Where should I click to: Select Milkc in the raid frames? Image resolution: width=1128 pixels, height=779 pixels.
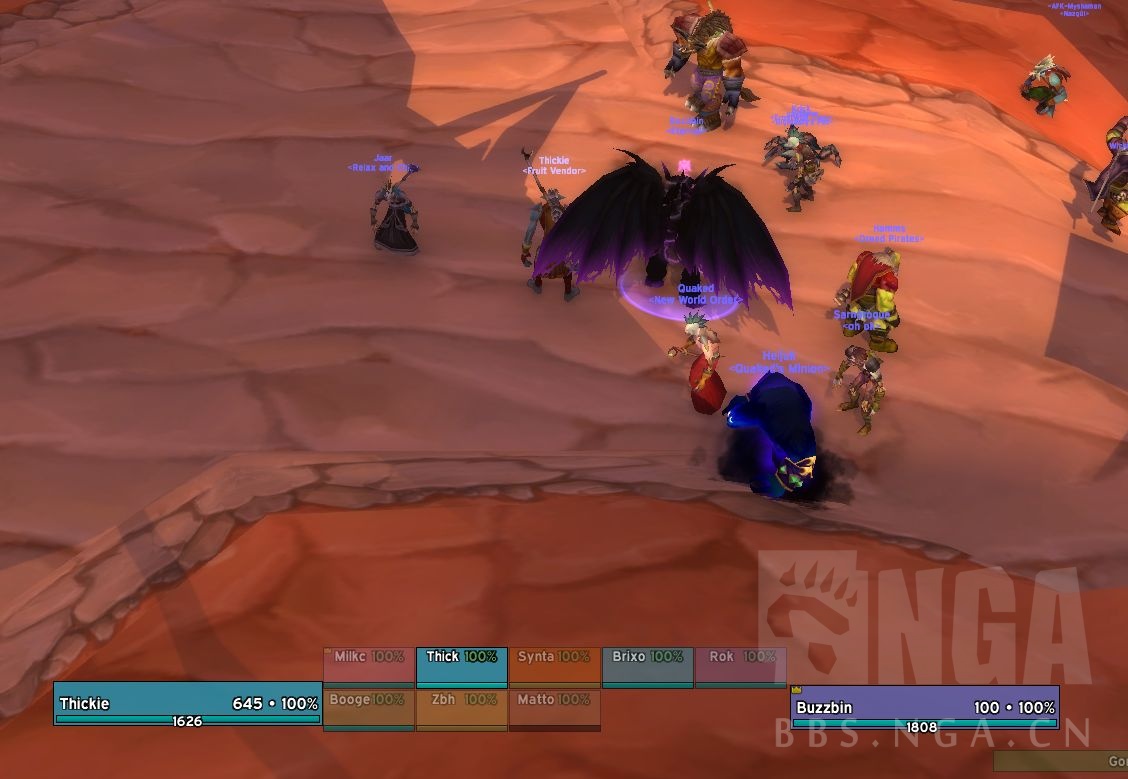click(x=368, y=667)
